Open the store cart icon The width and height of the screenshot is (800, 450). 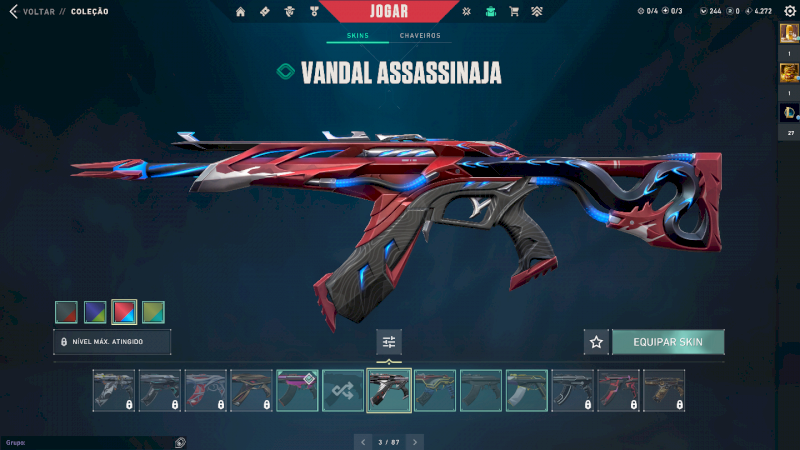(x=514, y=12)
